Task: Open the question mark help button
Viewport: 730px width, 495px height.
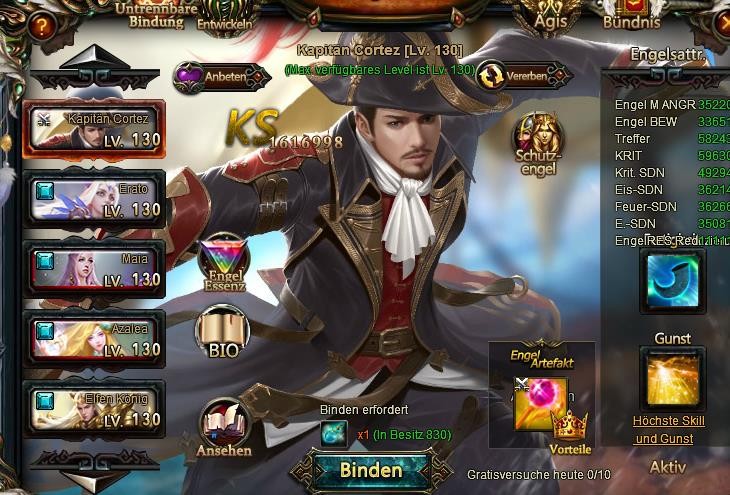Action: 40,27
